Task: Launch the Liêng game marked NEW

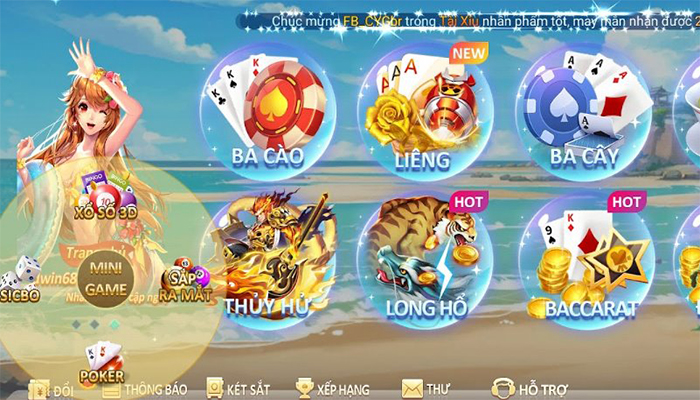Action: [425, 110]
